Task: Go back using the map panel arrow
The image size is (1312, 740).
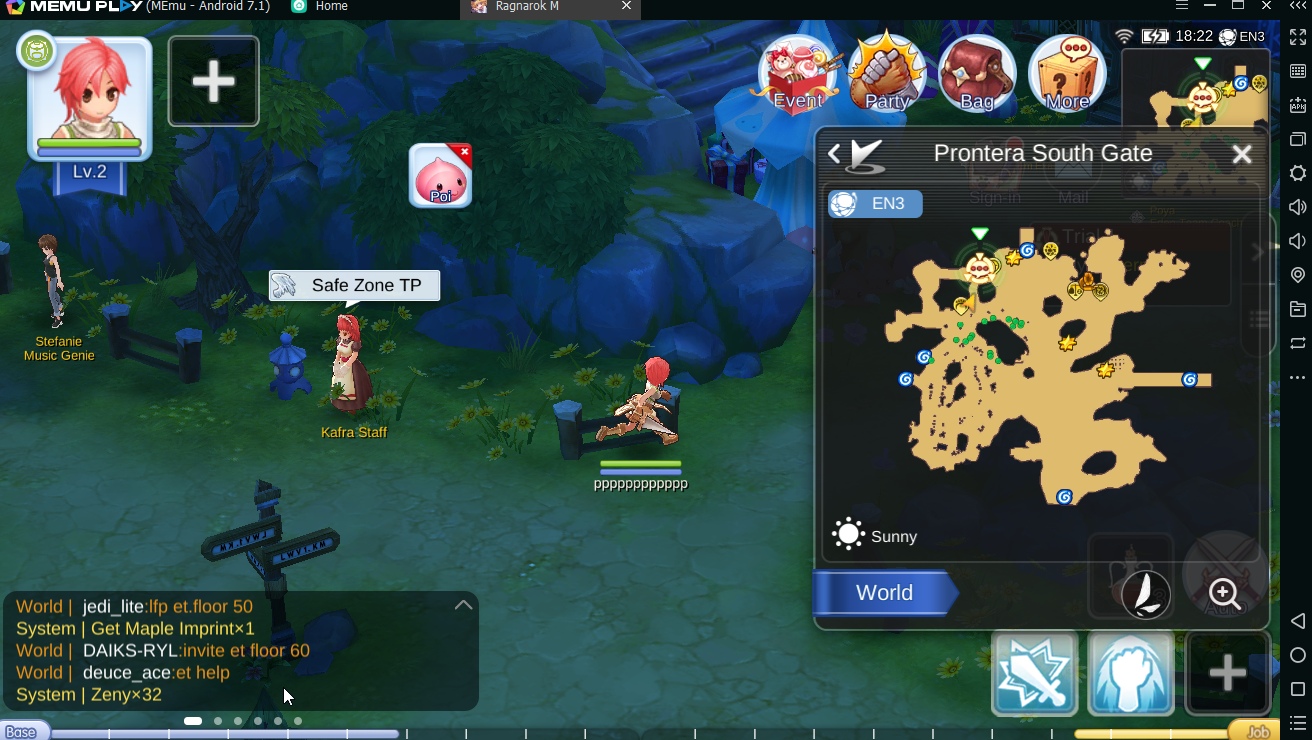Action: click(834, 153)
